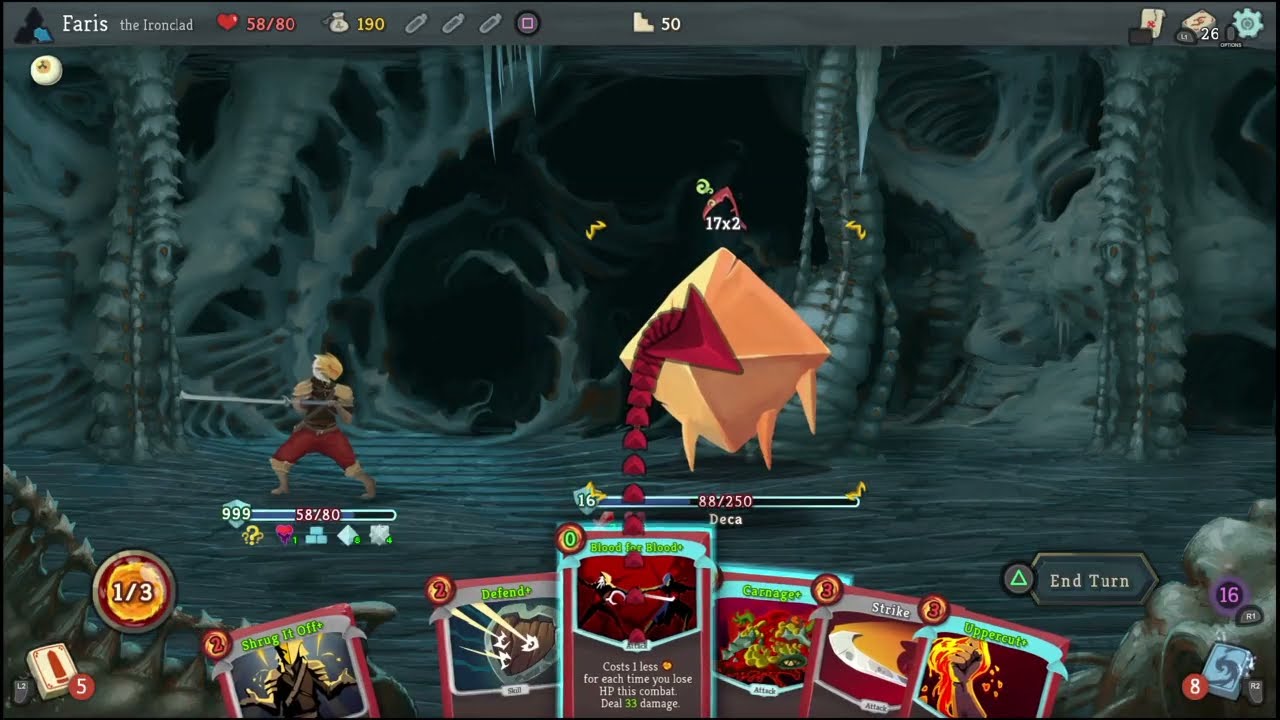
Task: Inspect the eye relic below the top bar
Action: [46, 69]
